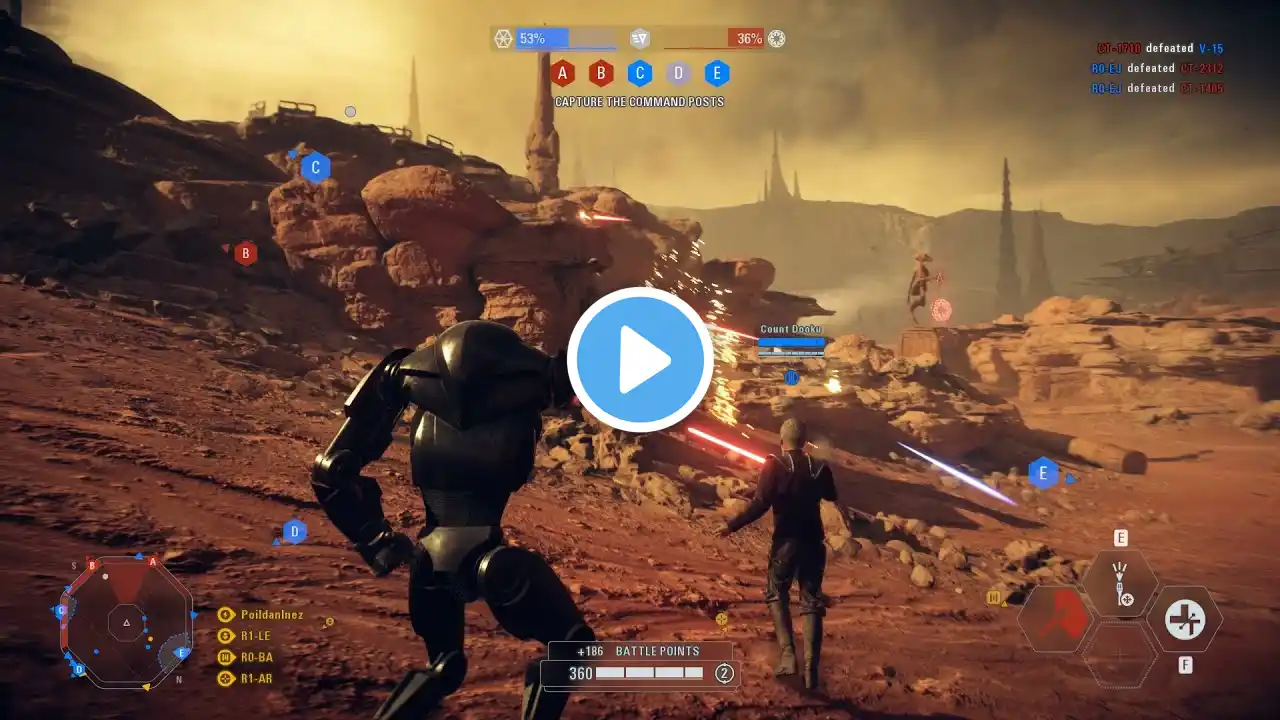Select squad member R1-LE
1280x720 pixels.
tap(255, 635)
